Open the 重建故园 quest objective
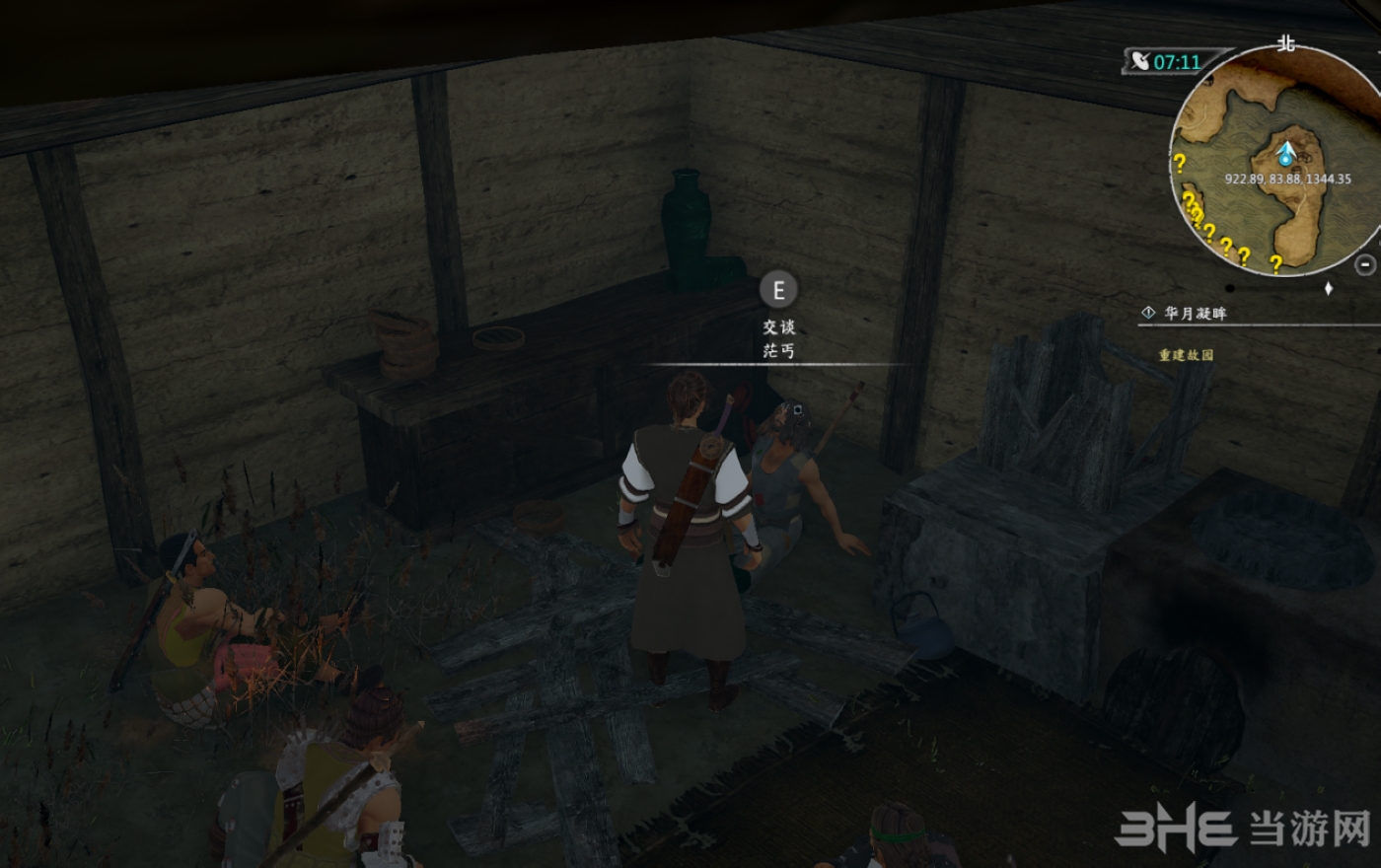 click(x=1186, y=355)
